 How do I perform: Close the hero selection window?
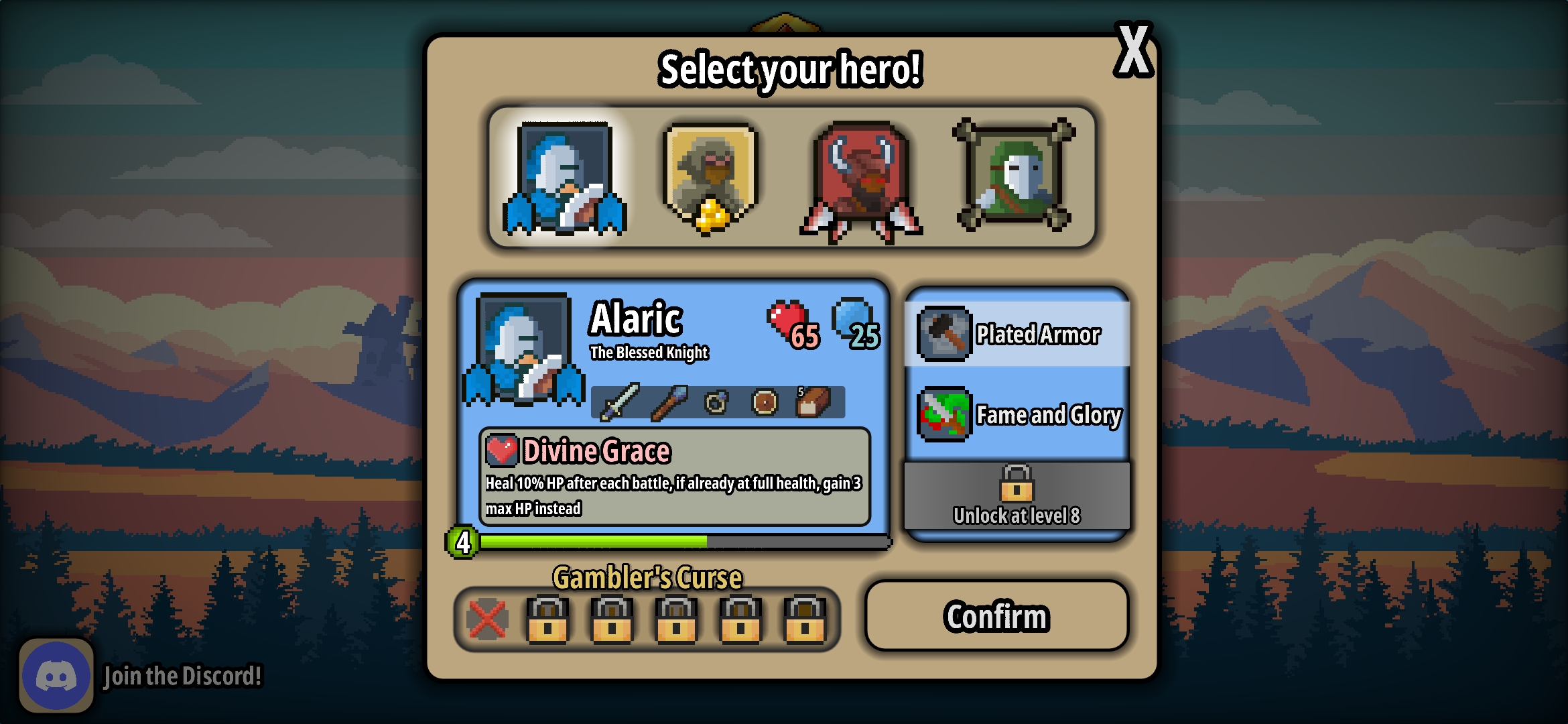1133,50
